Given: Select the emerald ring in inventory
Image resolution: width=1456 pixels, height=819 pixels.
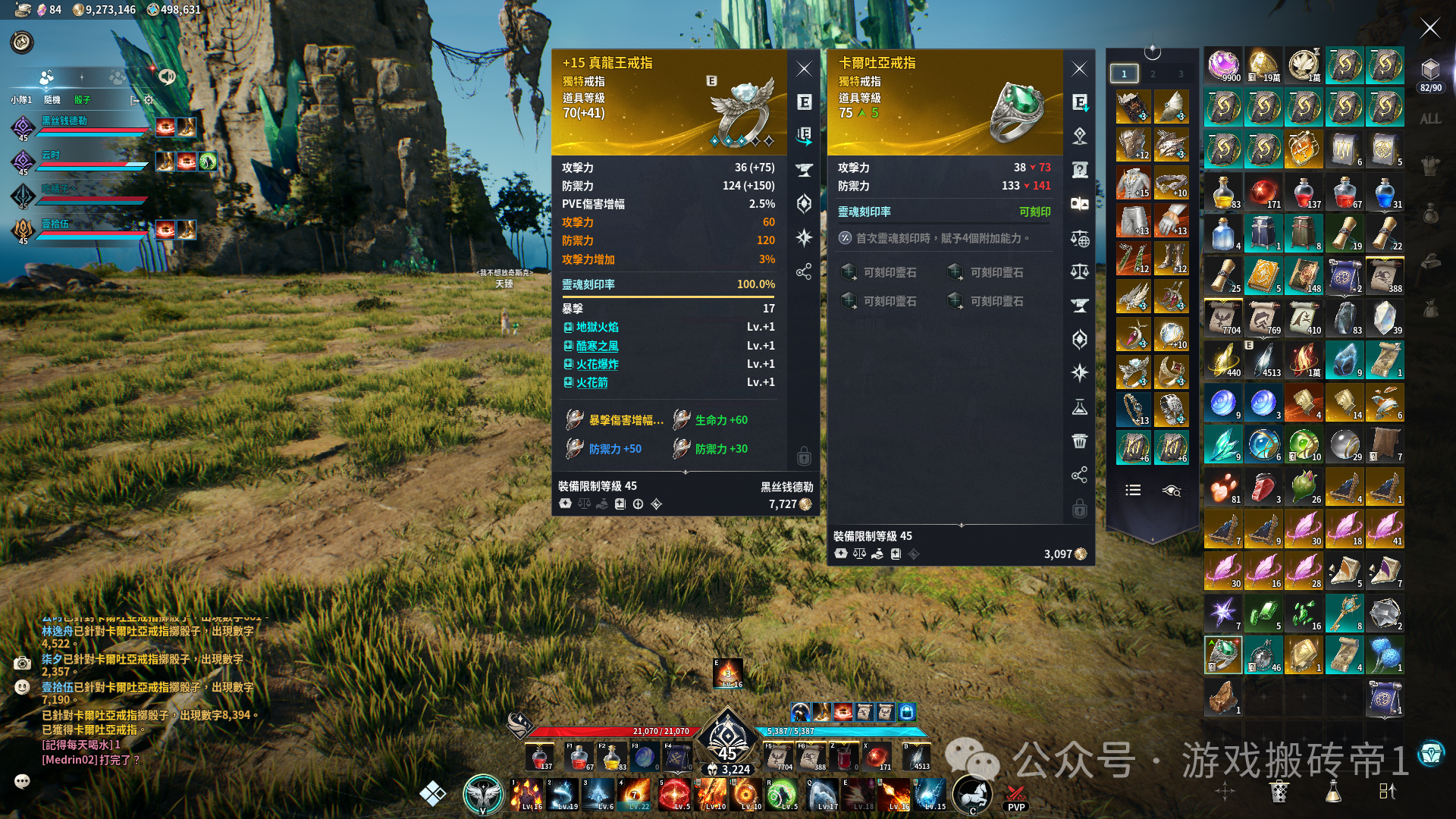Looking at the screenshot, I should (1223, 654).
